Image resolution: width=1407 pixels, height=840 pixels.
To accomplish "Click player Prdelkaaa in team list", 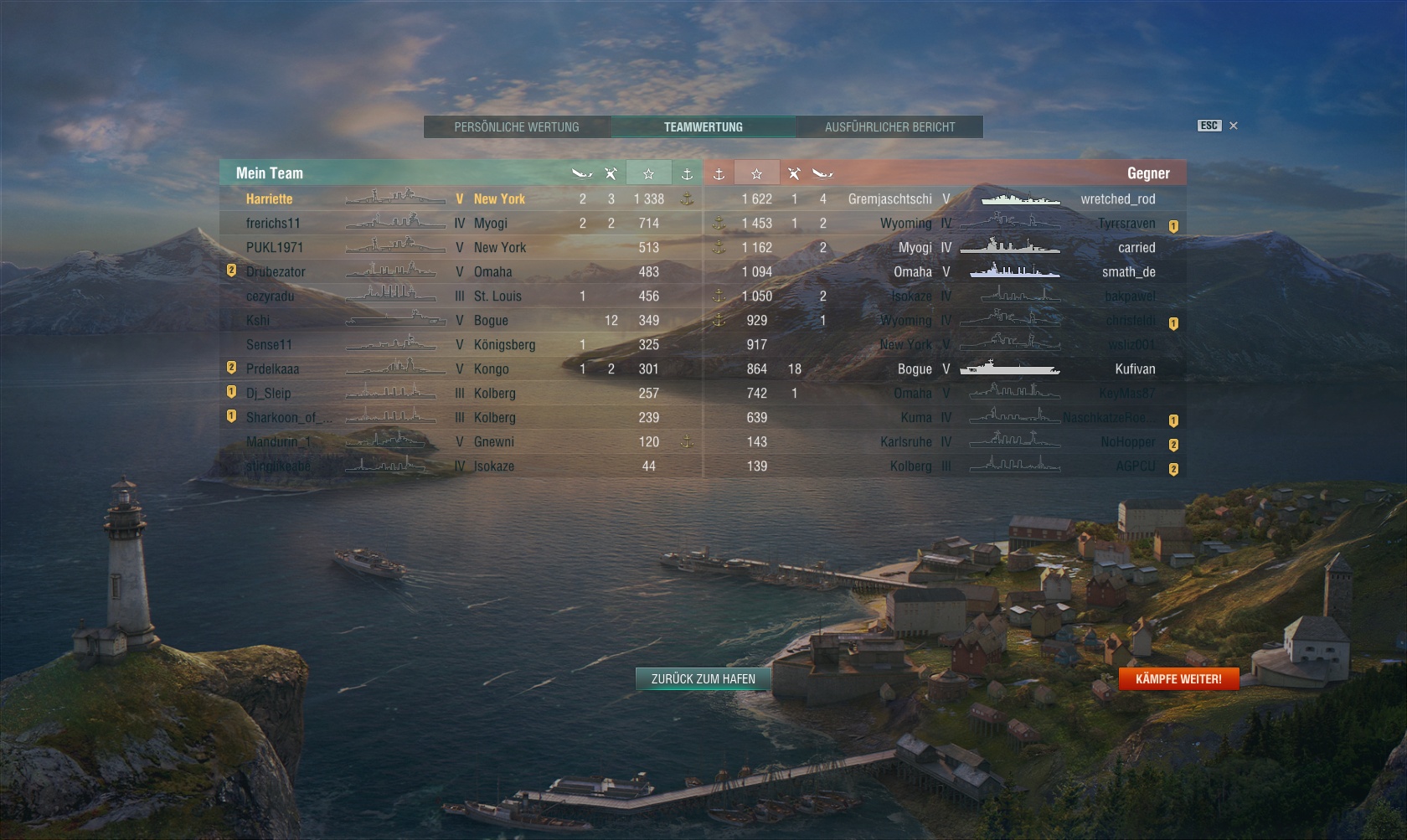I will point(272,369).
